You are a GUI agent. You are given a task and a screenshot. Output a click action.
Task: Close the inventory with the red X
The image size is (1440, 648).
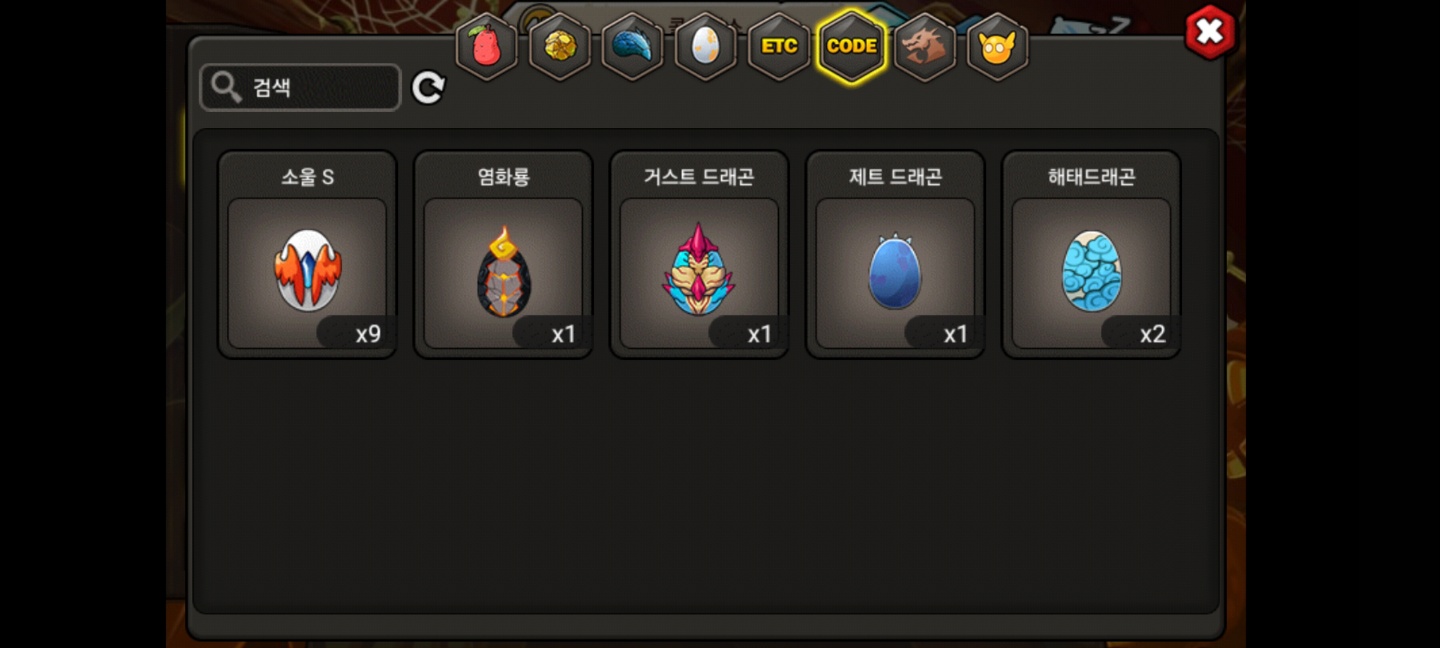(x=1210, y=32)
